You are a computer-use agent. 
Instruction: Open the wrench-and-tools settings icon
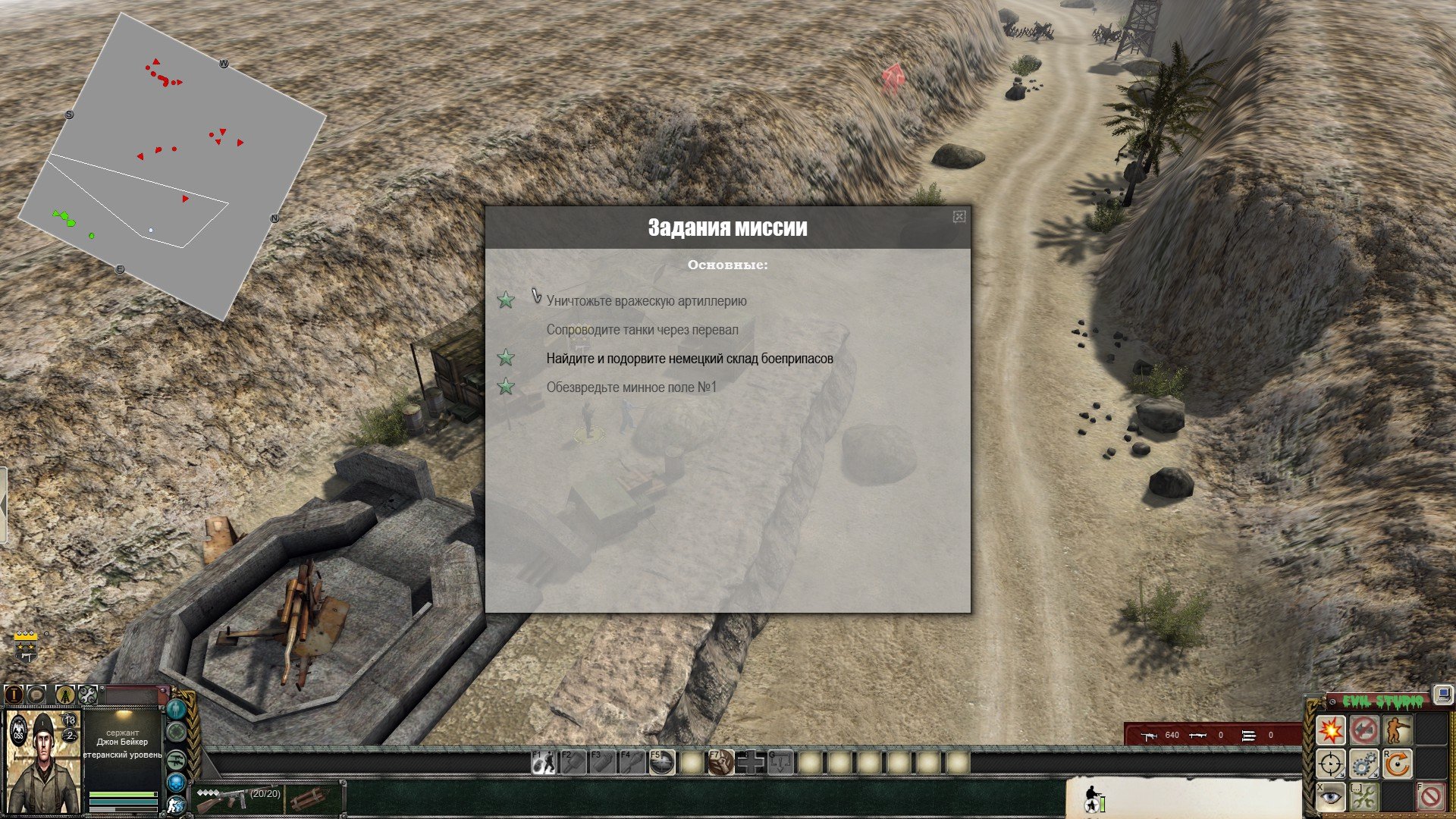88,694
